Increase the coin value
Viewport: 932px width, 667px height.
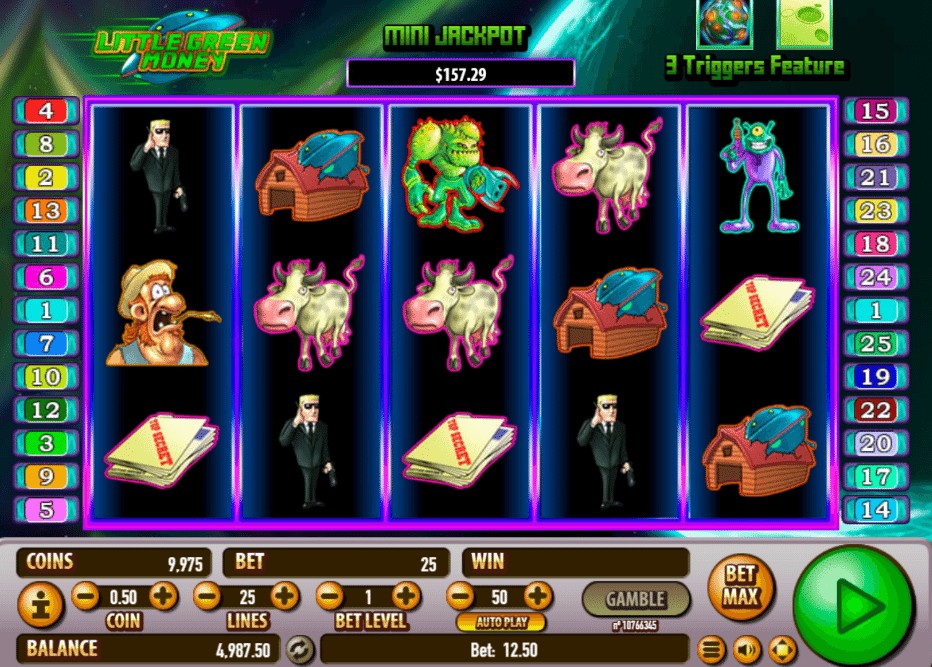click(x=163, y=597)
